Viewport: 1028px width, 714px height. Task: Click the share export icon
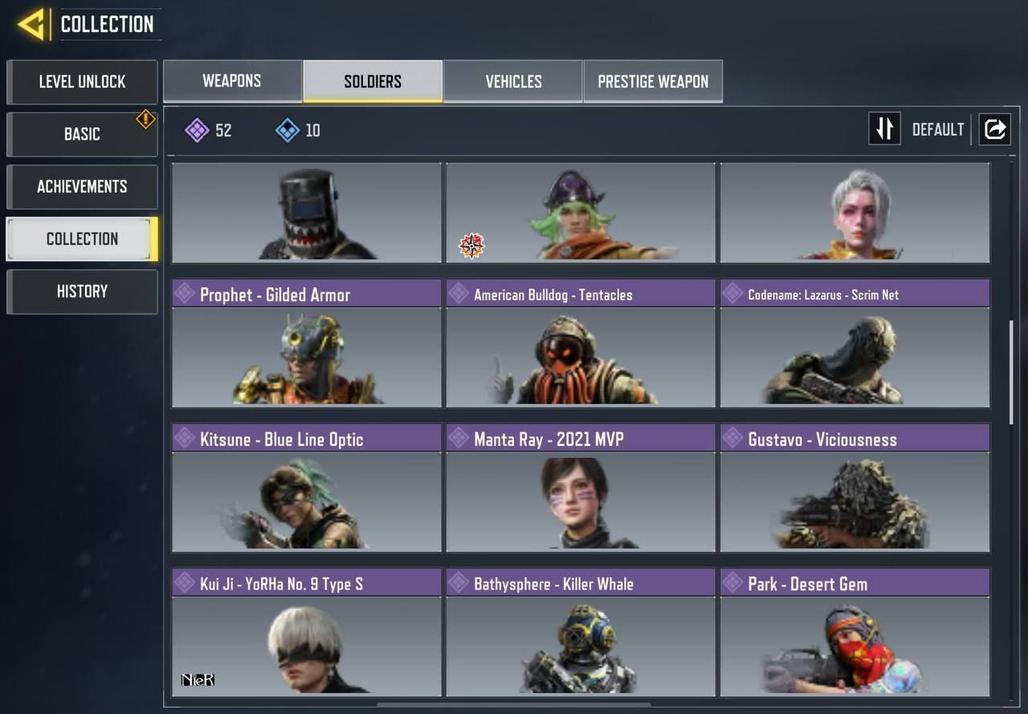[x=995, y=129]
